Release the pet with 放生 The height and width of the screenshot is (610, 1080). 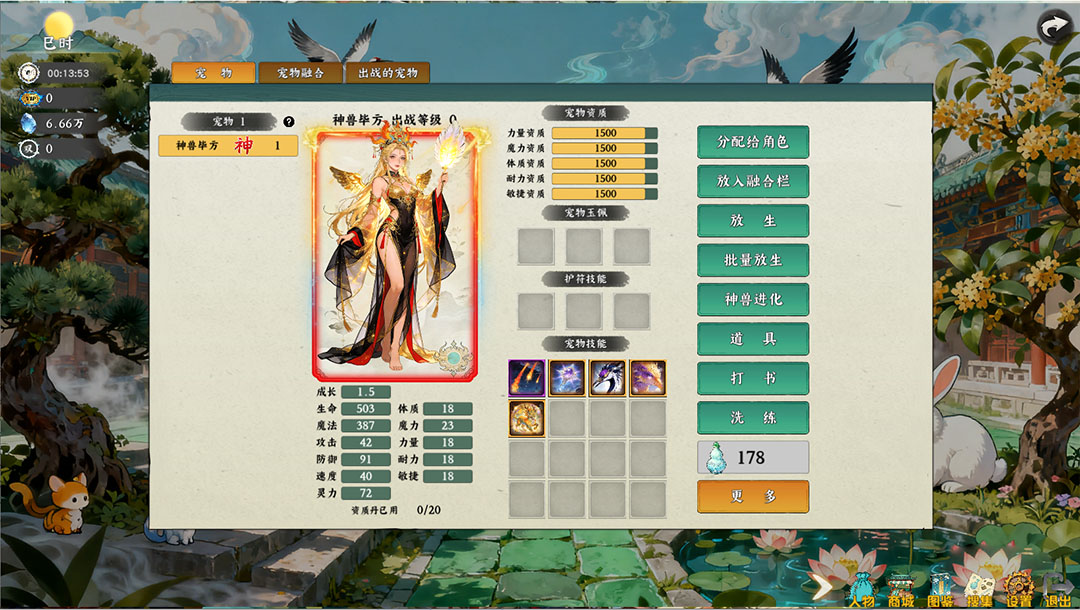(752, 221)
